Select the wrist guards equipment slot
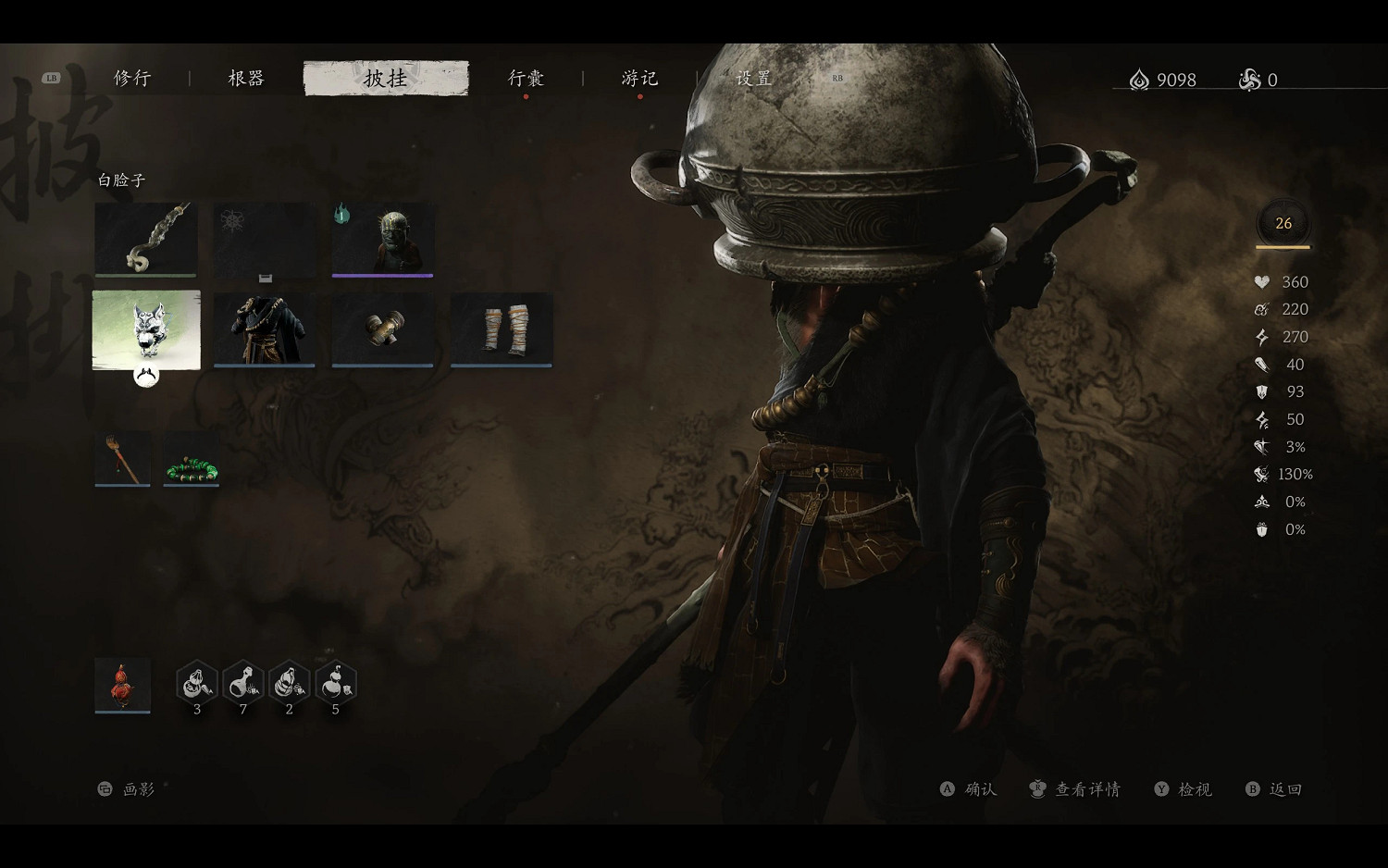Image resolution: width=1388 pixels, height=868 pixels. 382,329
